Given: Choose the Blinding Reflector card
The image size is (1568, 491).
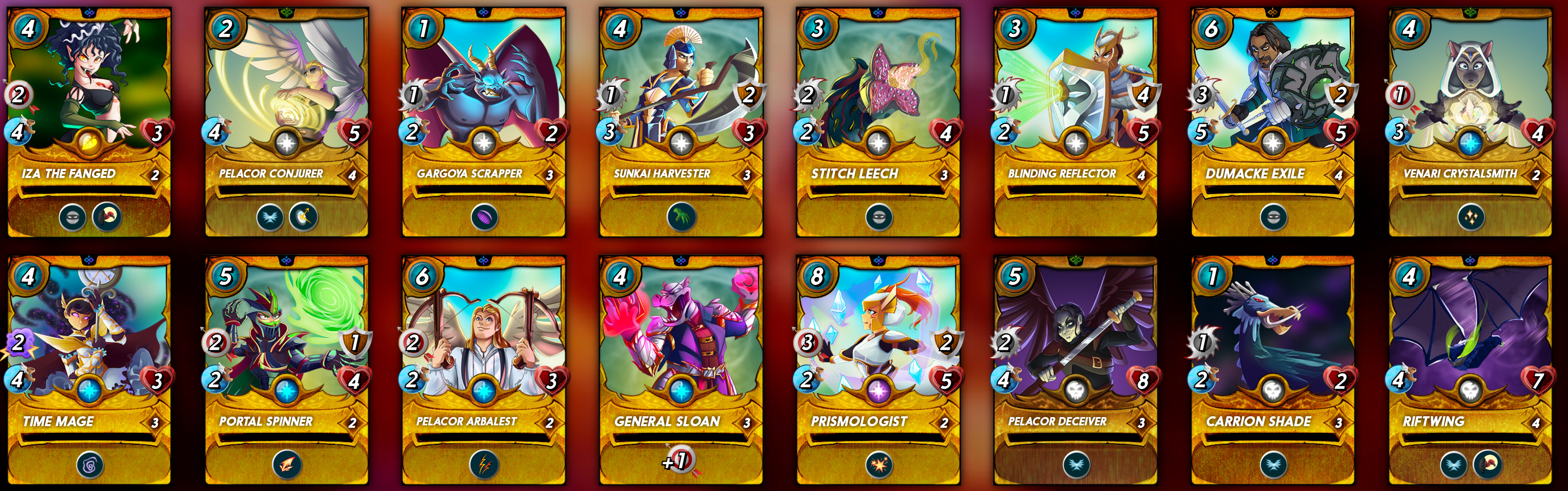Looking at the screenshot, I should coord(1075,122).
